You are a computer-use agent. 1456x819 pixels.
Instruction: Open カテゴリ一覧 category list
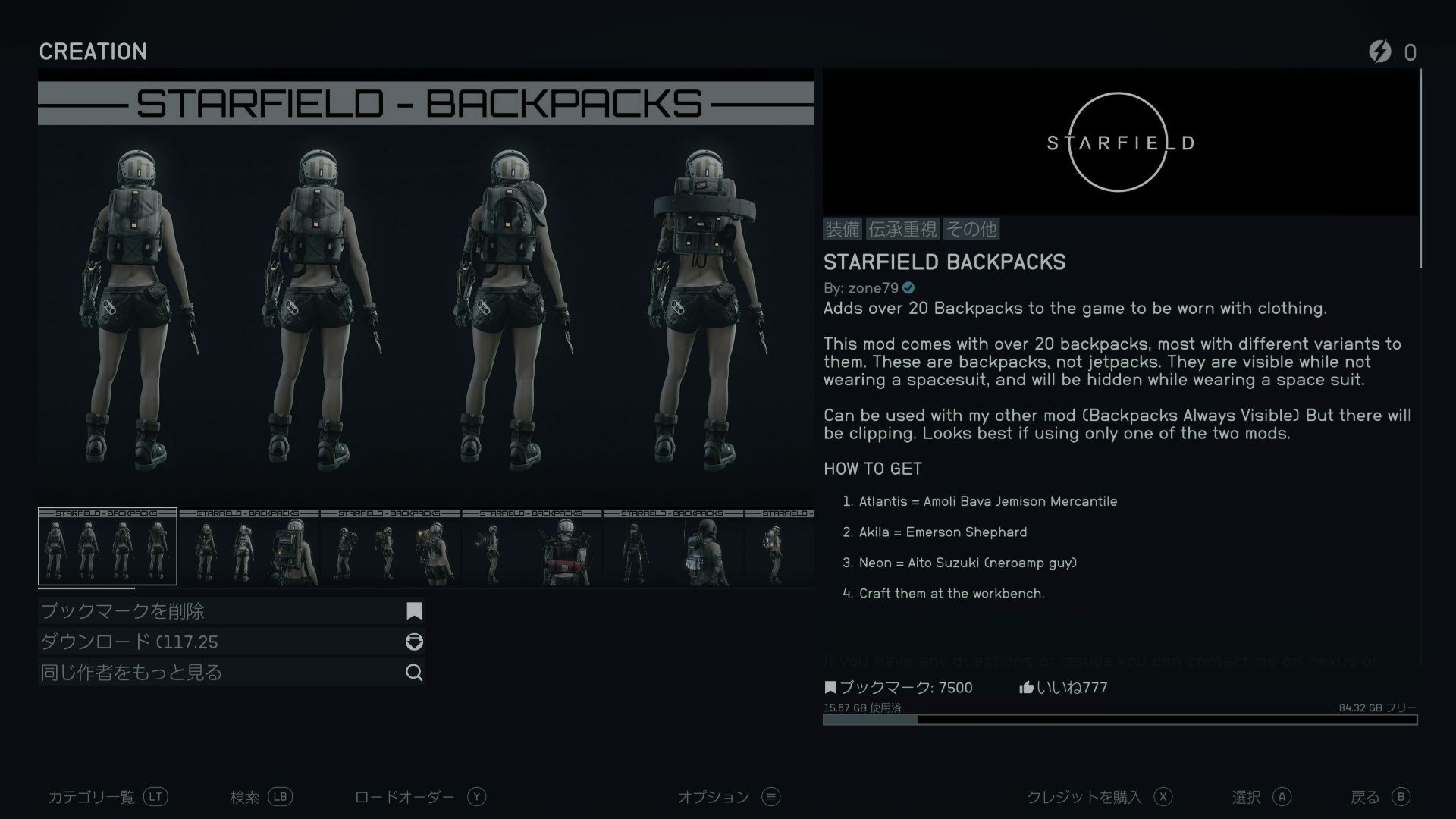(x=107, y=797)
